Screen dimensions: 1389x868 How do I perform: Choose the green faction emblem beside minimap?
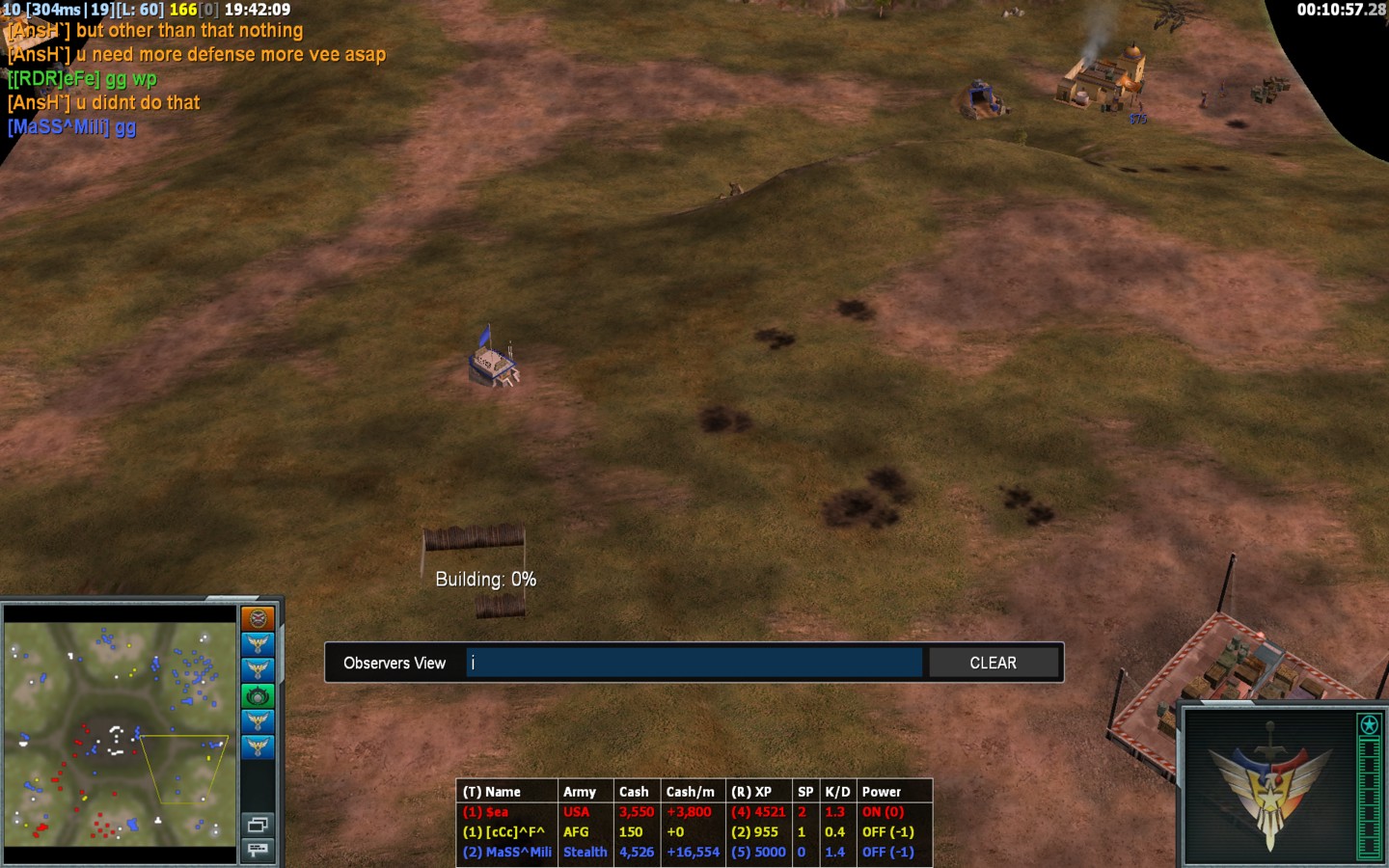258,695
